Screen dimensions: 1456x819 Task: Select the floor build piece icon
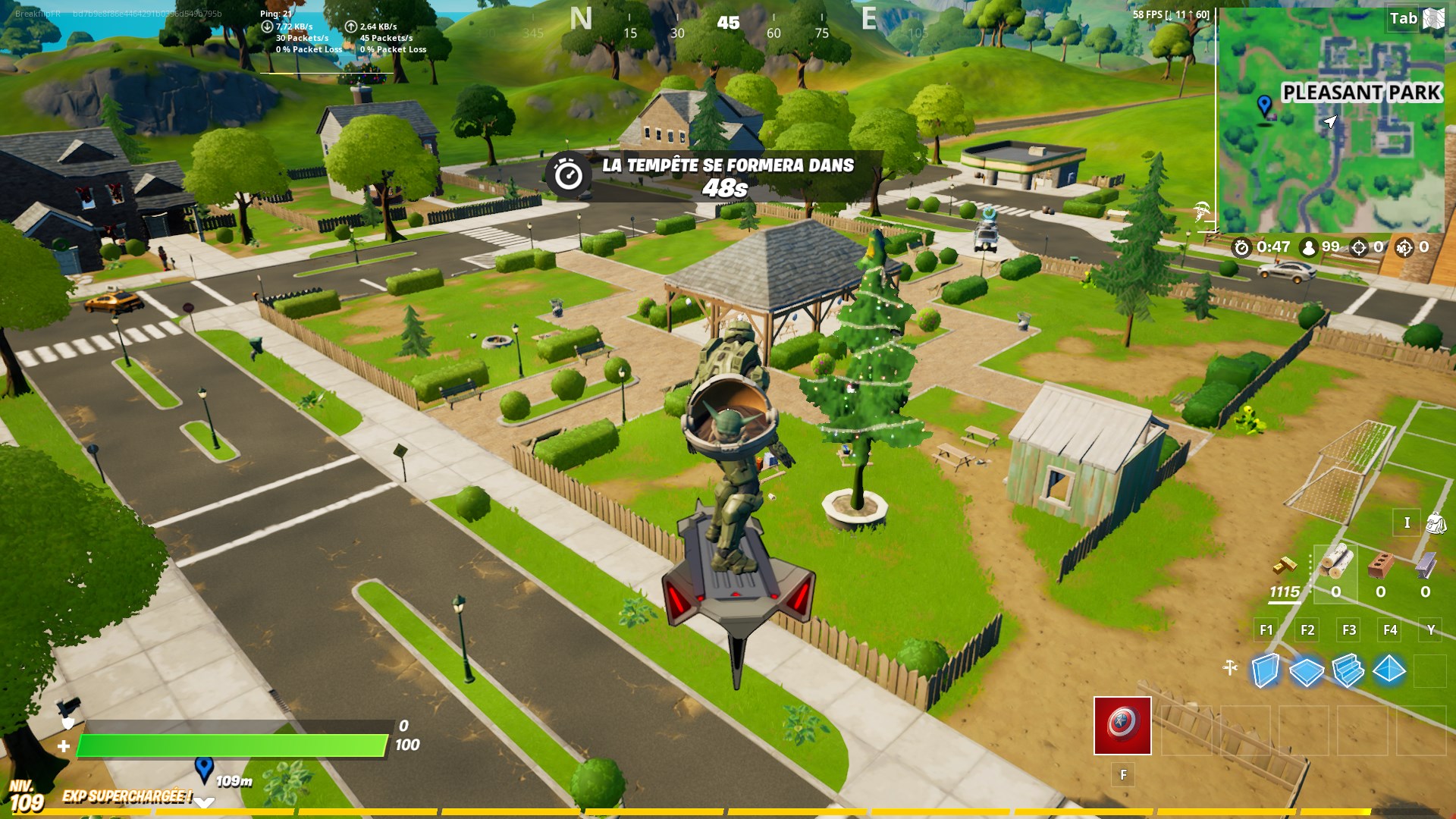[x=1307, y=670]
